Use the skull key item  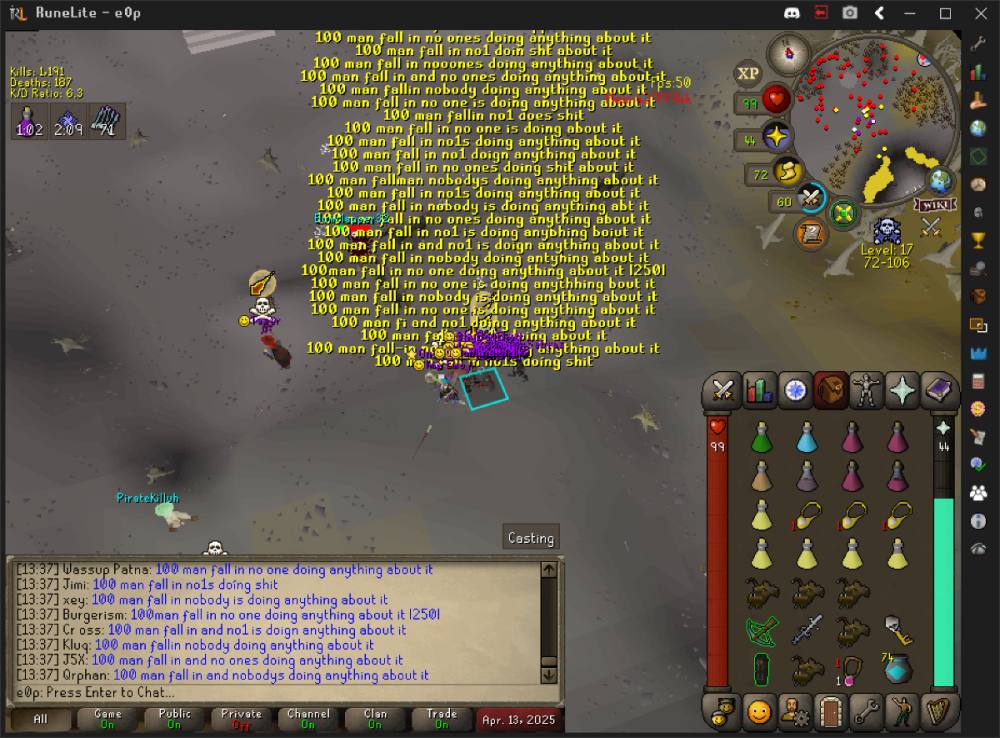click(x=897, y=628)
